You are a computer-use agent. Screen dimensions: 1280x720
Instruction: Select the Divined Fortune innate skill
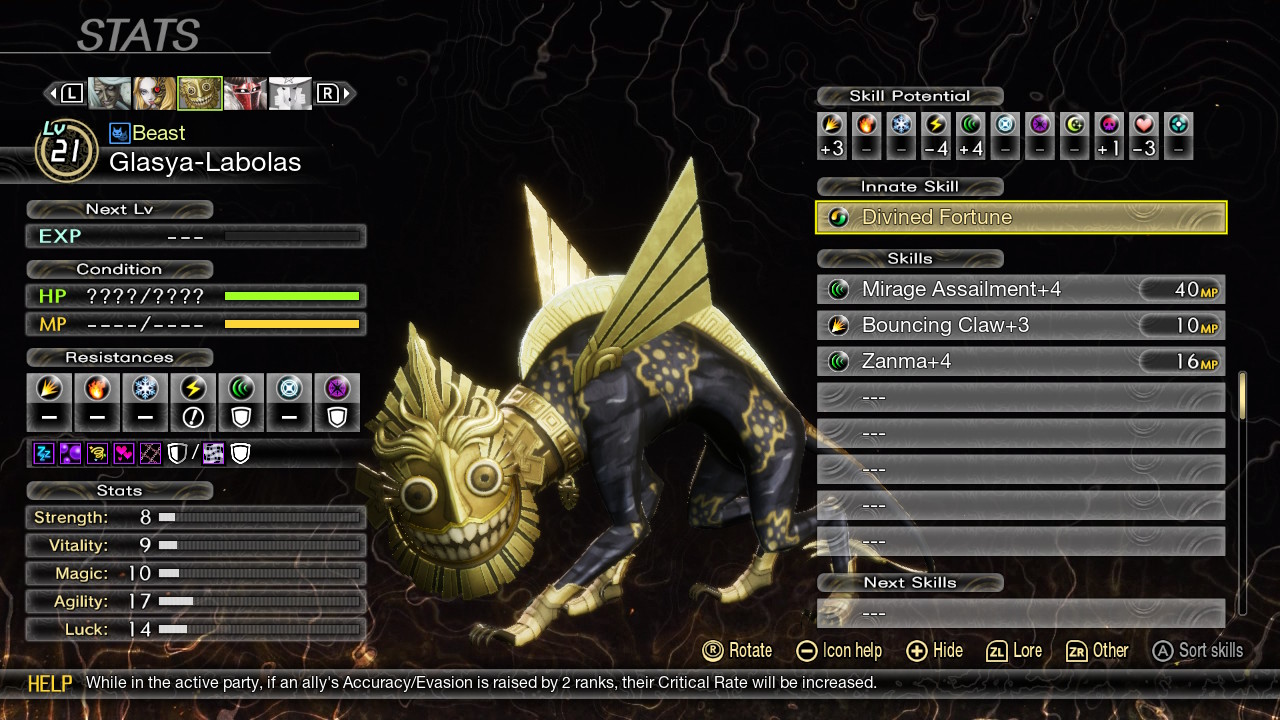click(x=1021, y=217)
